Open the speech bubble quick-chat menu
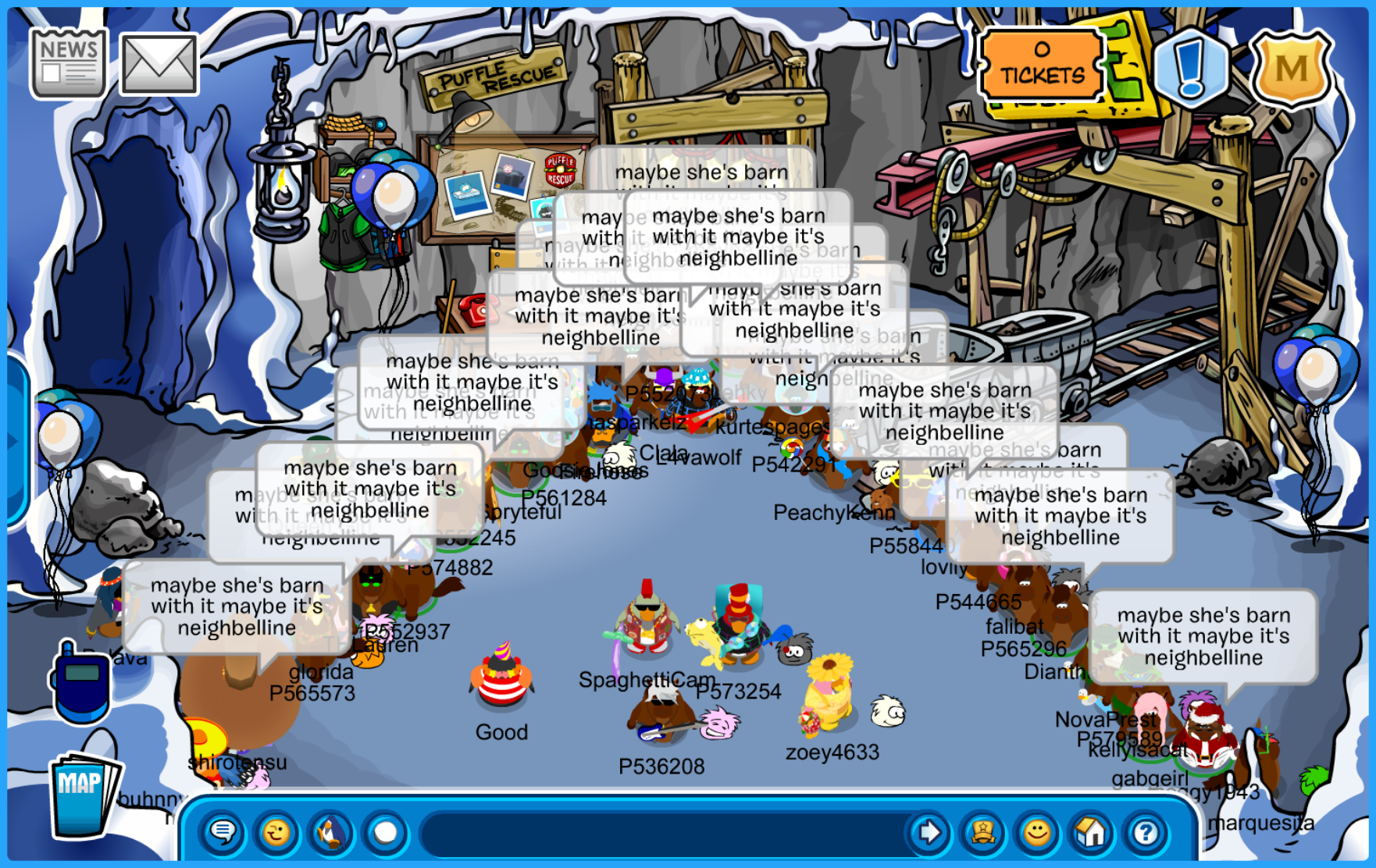This screenshot has height=868, width=1376. [x=223, y=833]
